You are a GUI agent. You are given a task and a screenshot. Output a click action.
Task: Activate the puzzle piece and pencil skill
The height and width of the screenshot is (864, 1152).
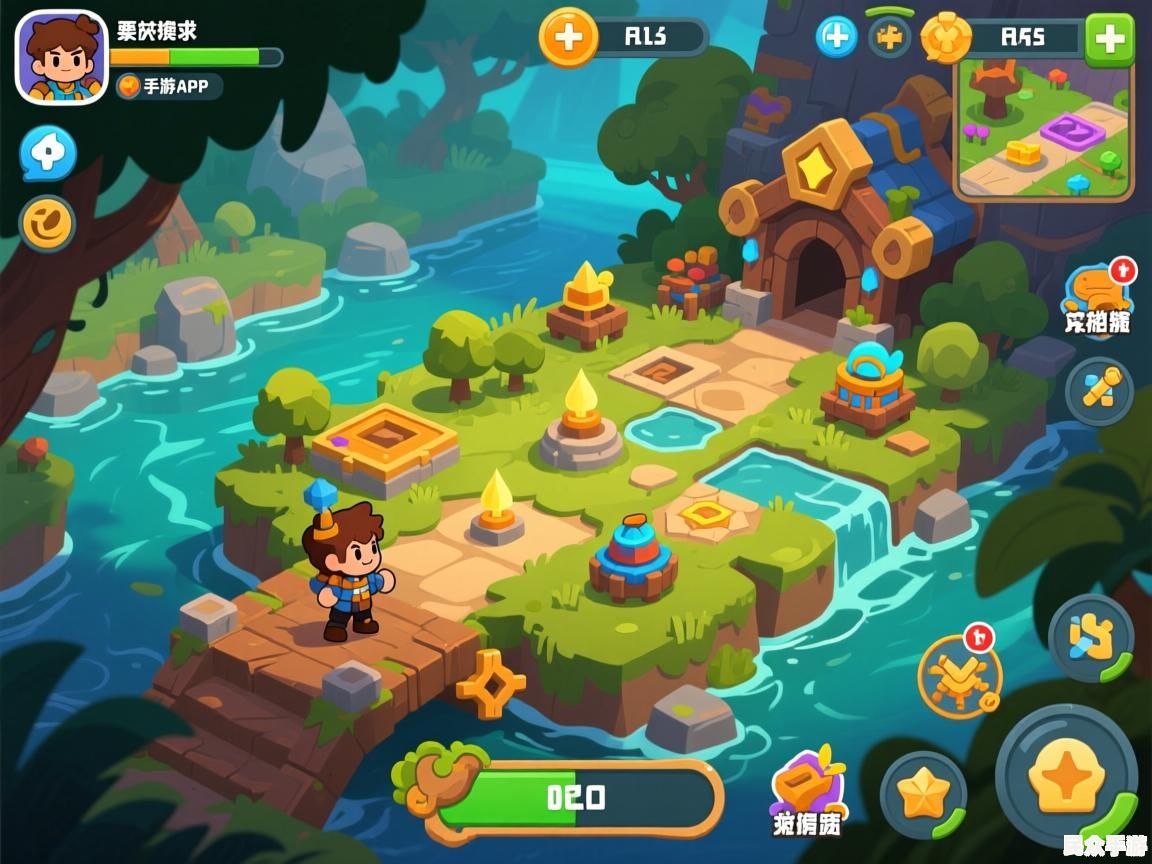point(1090,638)
